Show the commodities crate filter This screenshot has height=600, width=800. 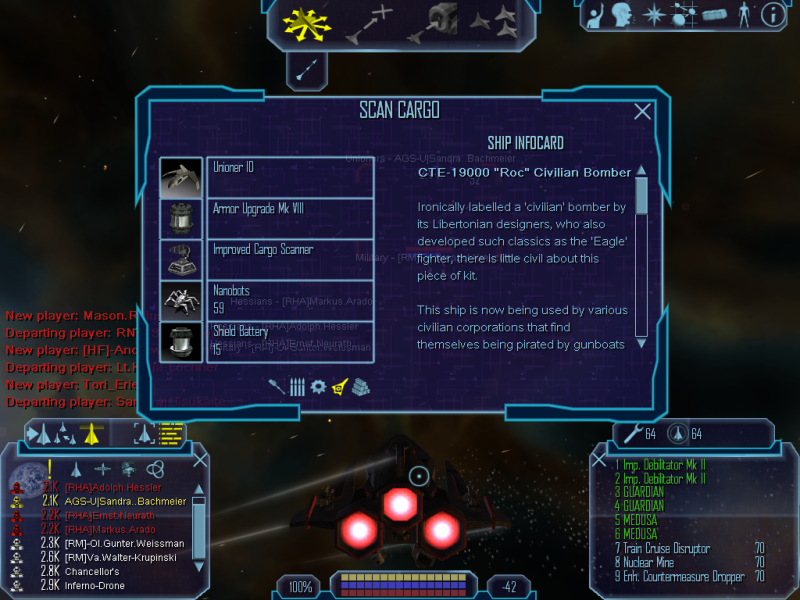[361, 386]
